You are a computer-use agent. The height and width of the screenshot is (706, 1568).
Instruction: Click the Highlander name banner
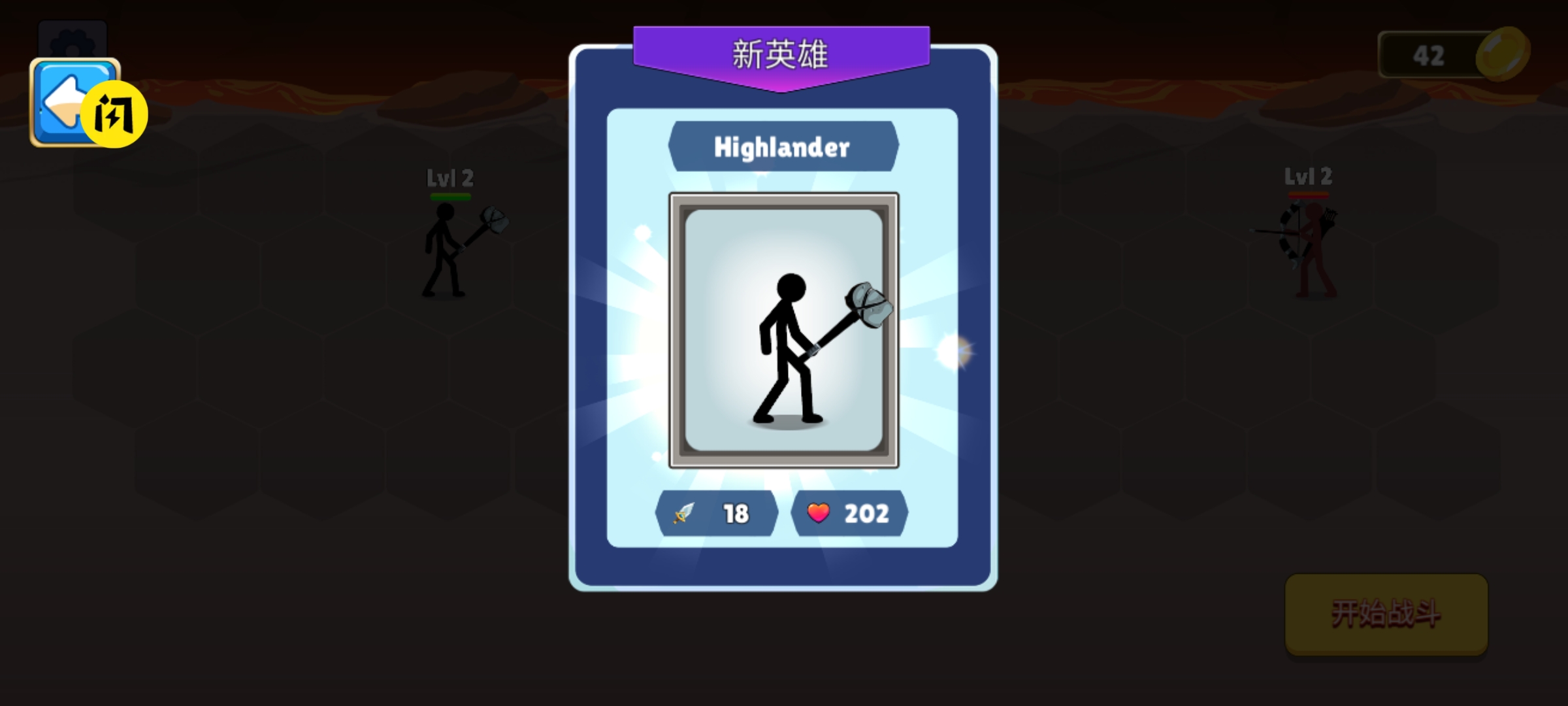pos(783,146)
